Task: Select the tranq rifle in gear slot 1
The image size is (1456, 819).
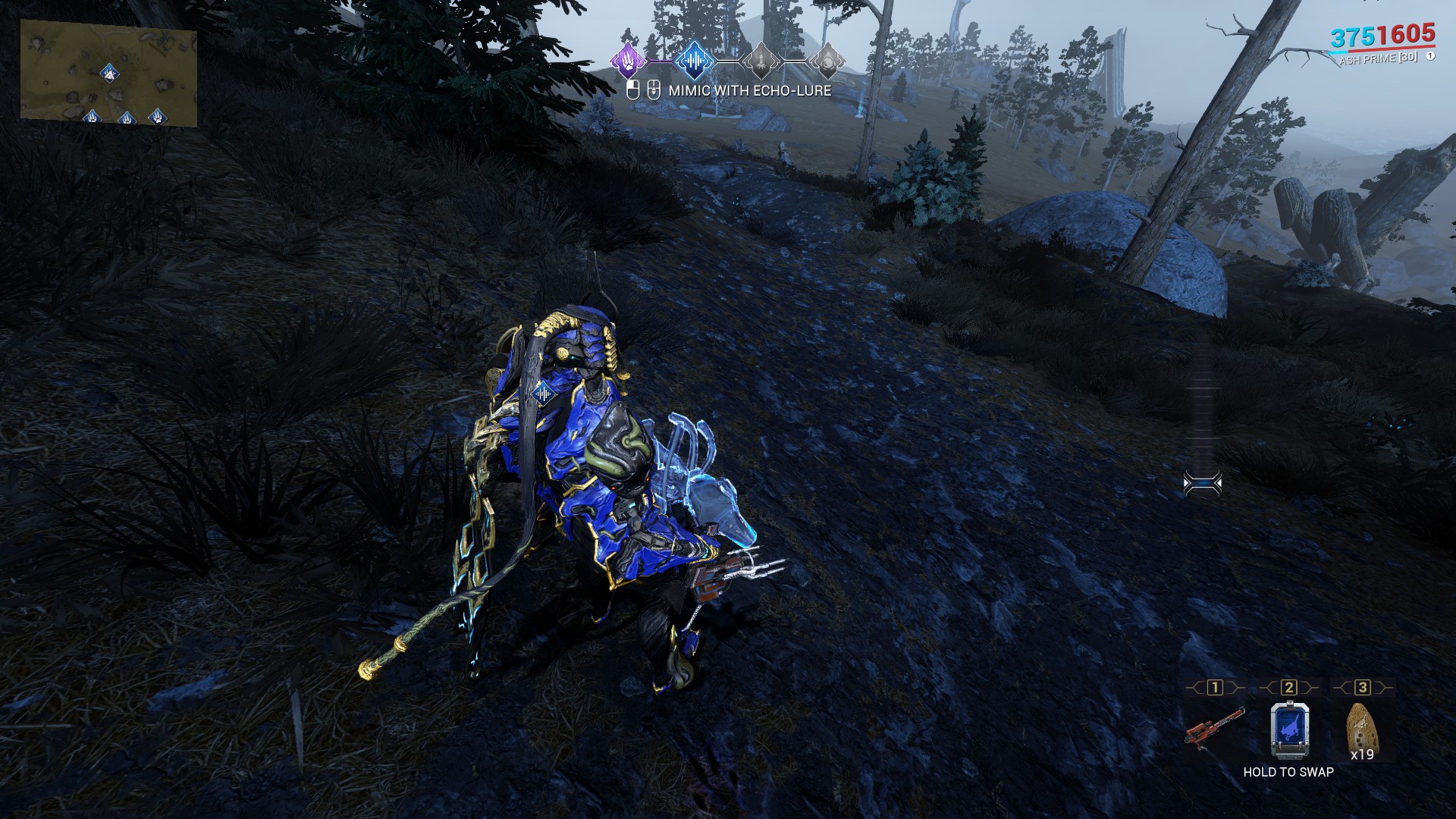Action: tap(1215, 729)
